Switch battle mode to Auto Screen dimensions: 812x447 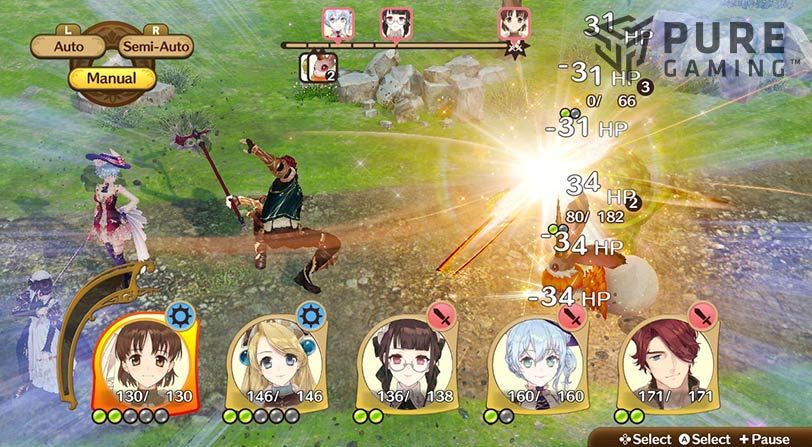pyautogui.click(x=69, y=46)
